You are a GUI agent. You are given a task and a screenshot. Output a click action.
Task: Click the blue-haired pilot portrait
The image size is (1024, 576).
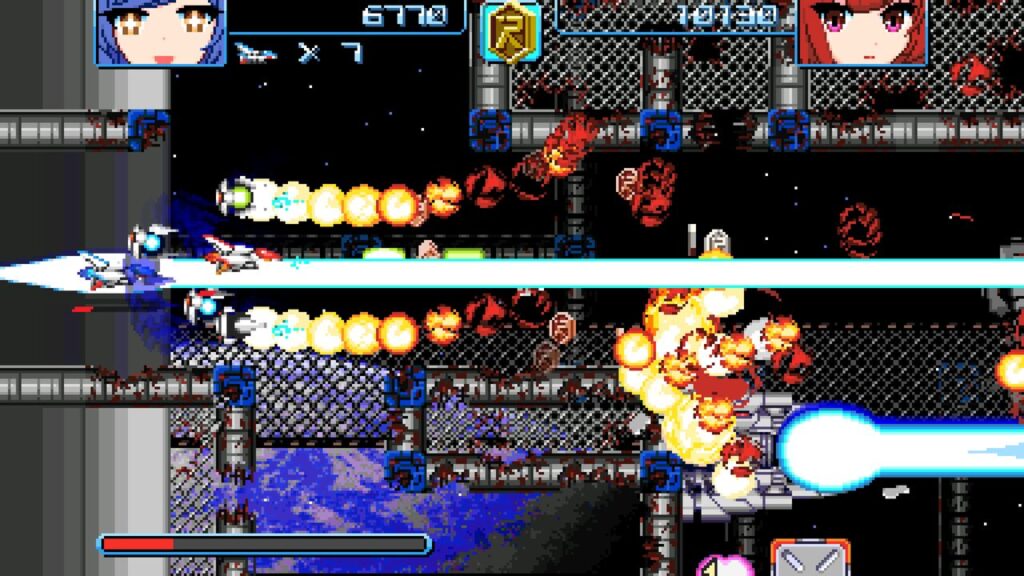click(160, 32)
